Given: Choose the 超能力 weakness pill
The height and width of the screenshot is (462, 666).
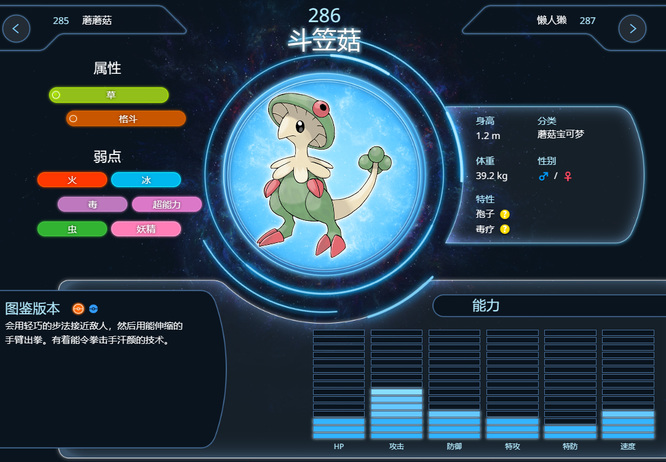Looking at the screenshot, I should pos(166,205).
